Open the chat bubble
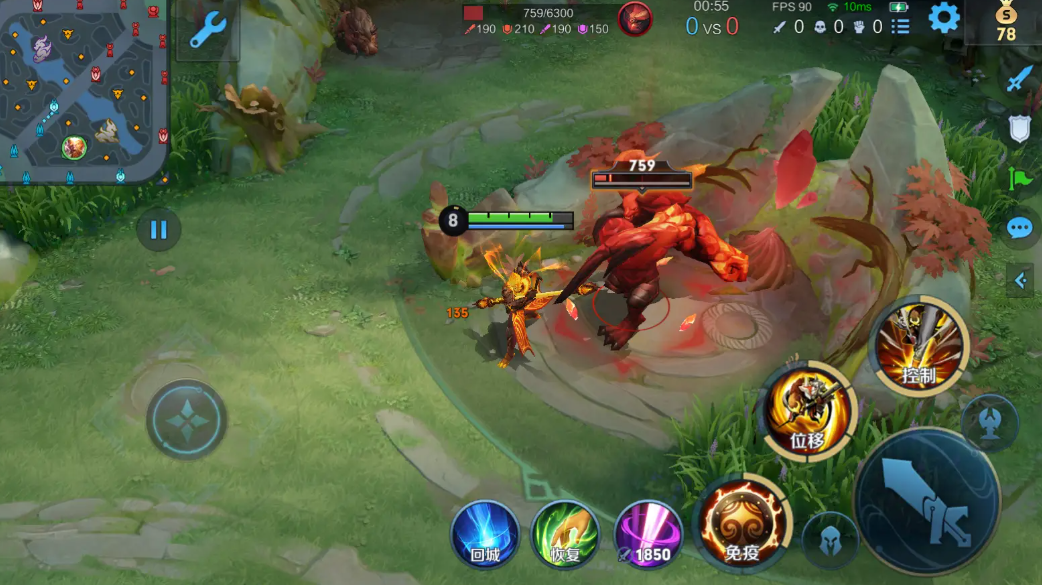This screenshot has height=585, width=1042. click(x=1019, y=229)
